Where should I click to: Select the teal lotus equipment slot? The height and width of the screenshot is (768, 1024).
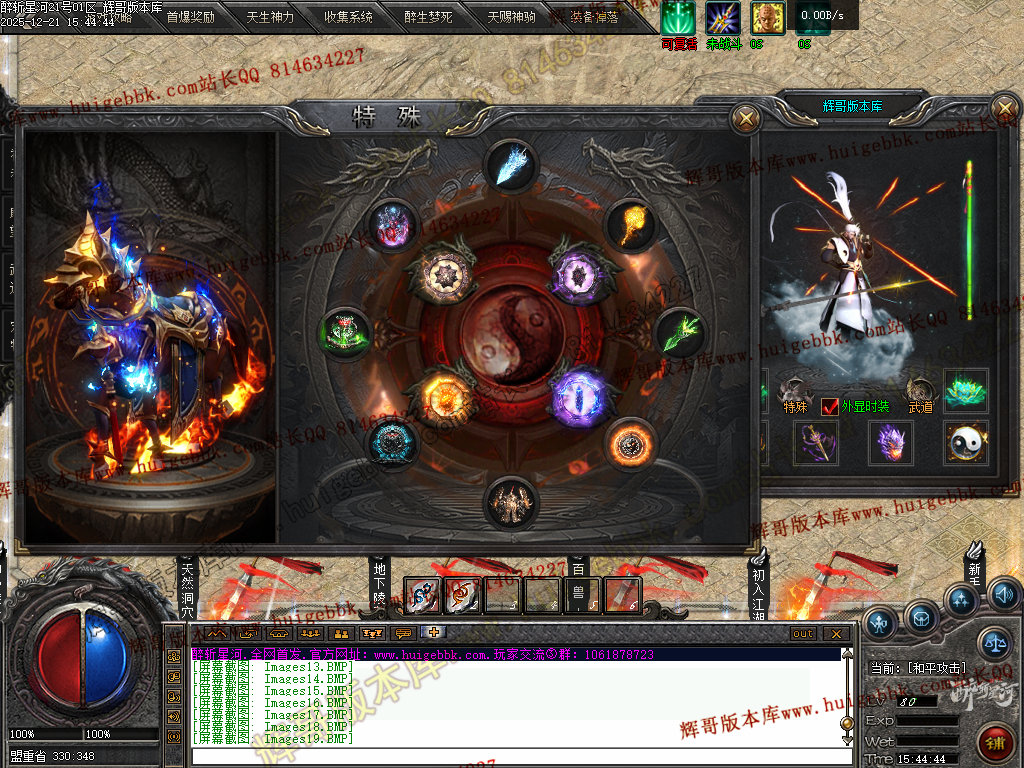(x=966, y=391)
